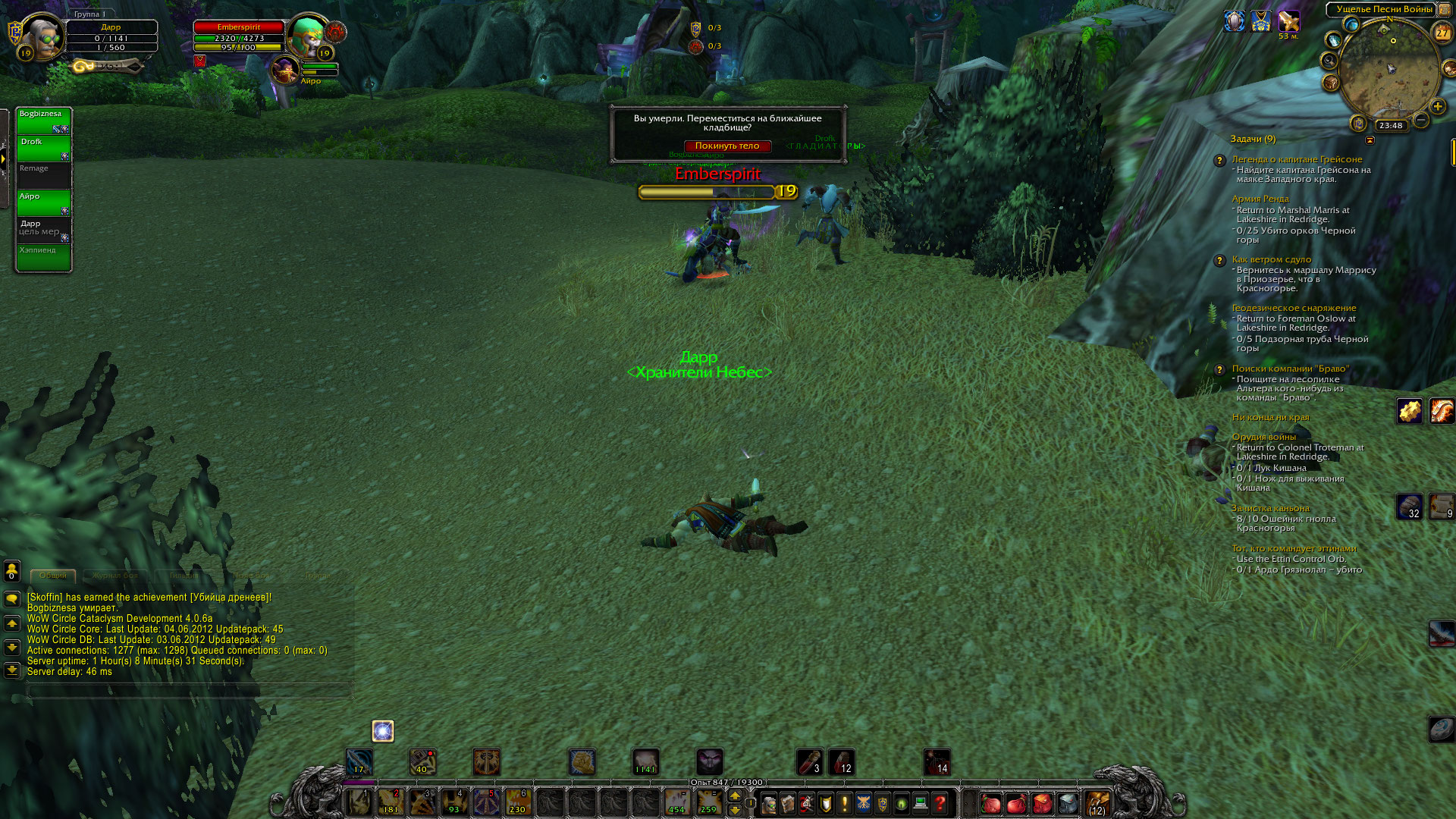Open the calendar showing day 27
1456x819 pixels.
click(x=1442, y=33)
